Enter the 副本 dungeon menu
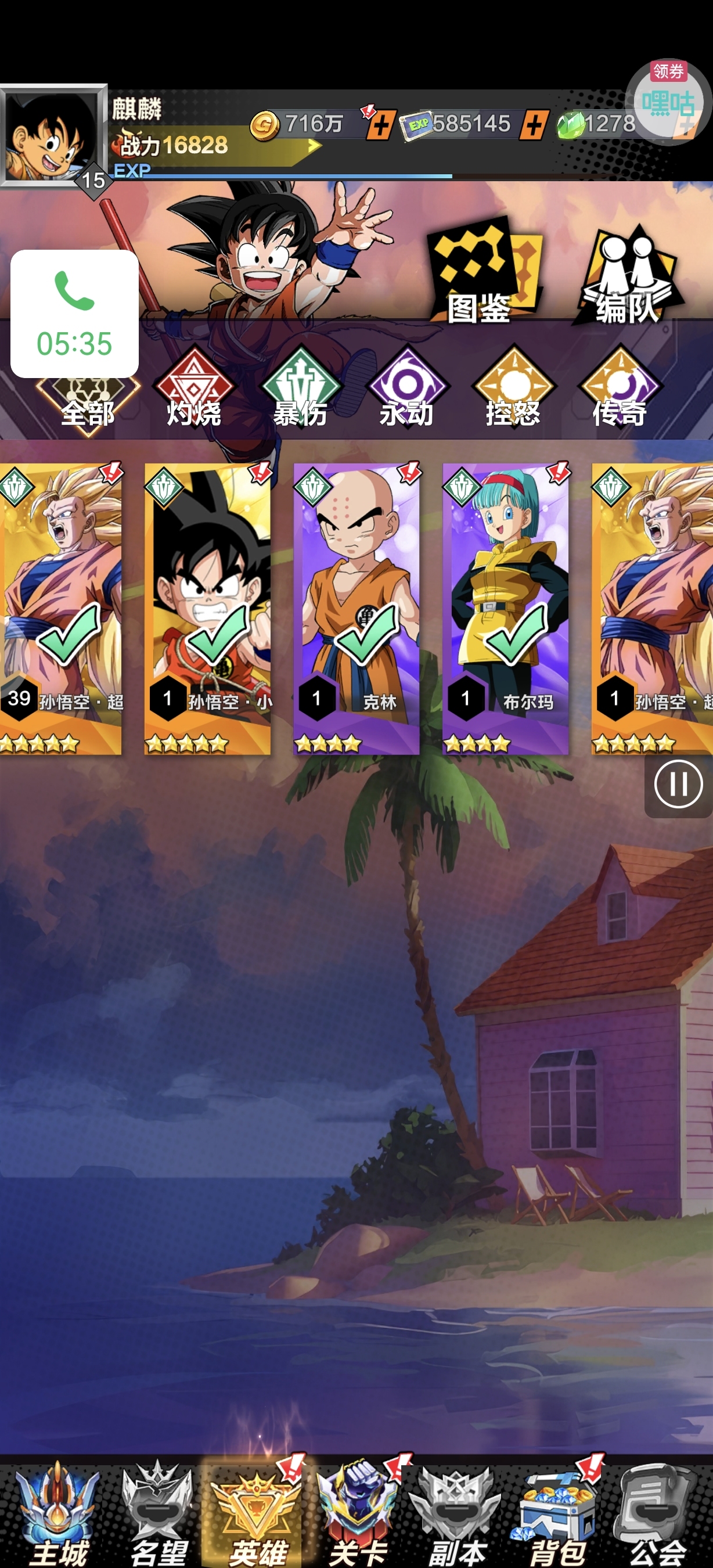713x1568 pixels. pyautogui.click(x=458, y=1516)
